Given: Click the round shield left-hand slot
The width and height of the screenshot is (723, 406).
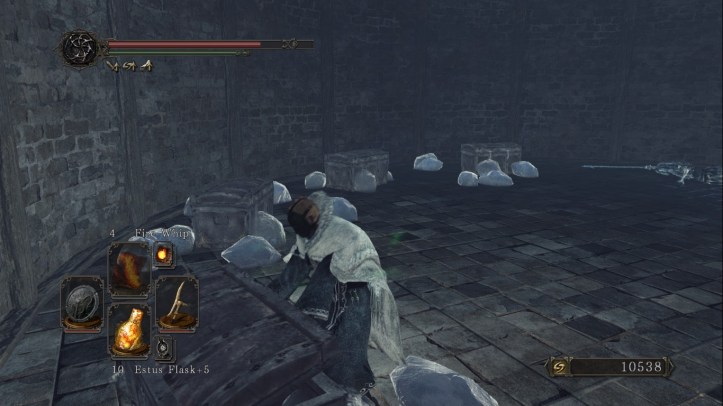Looking at the screenshot, I should coord(82,302).
